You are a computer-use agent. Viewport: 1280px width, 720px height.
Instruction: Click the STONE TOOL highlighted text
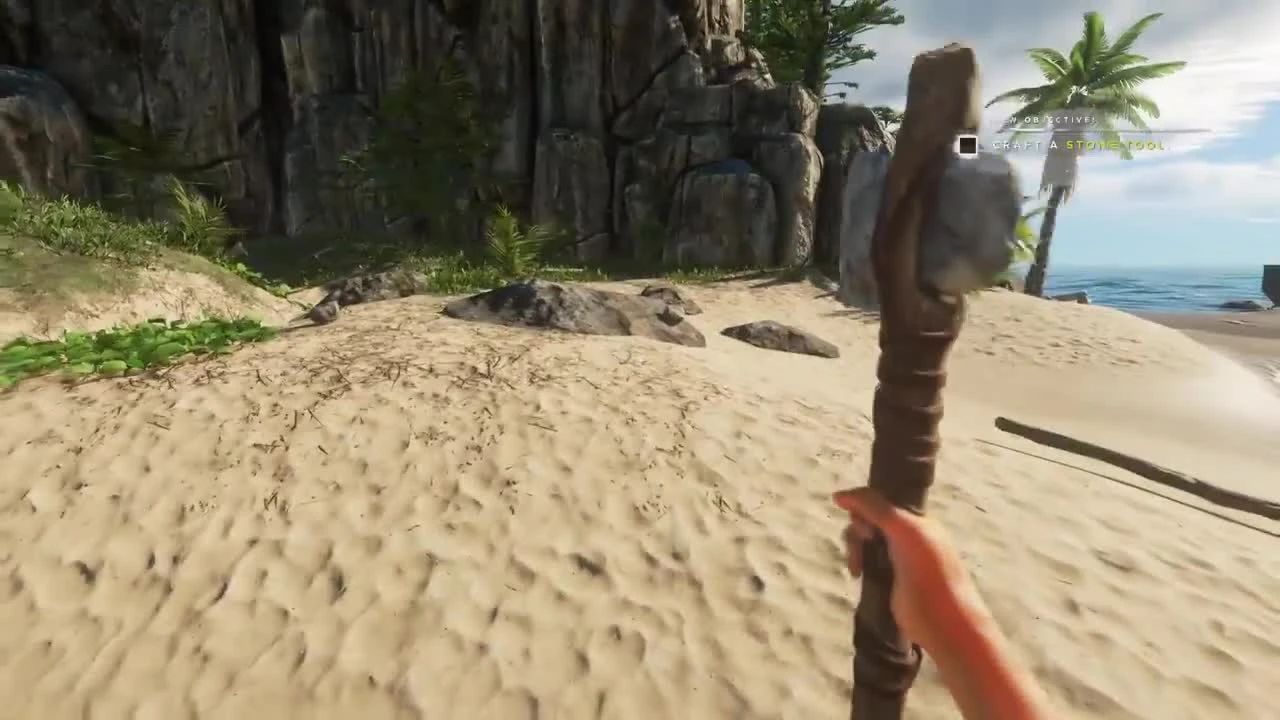pyautogui.click(x=1113, y=146)
